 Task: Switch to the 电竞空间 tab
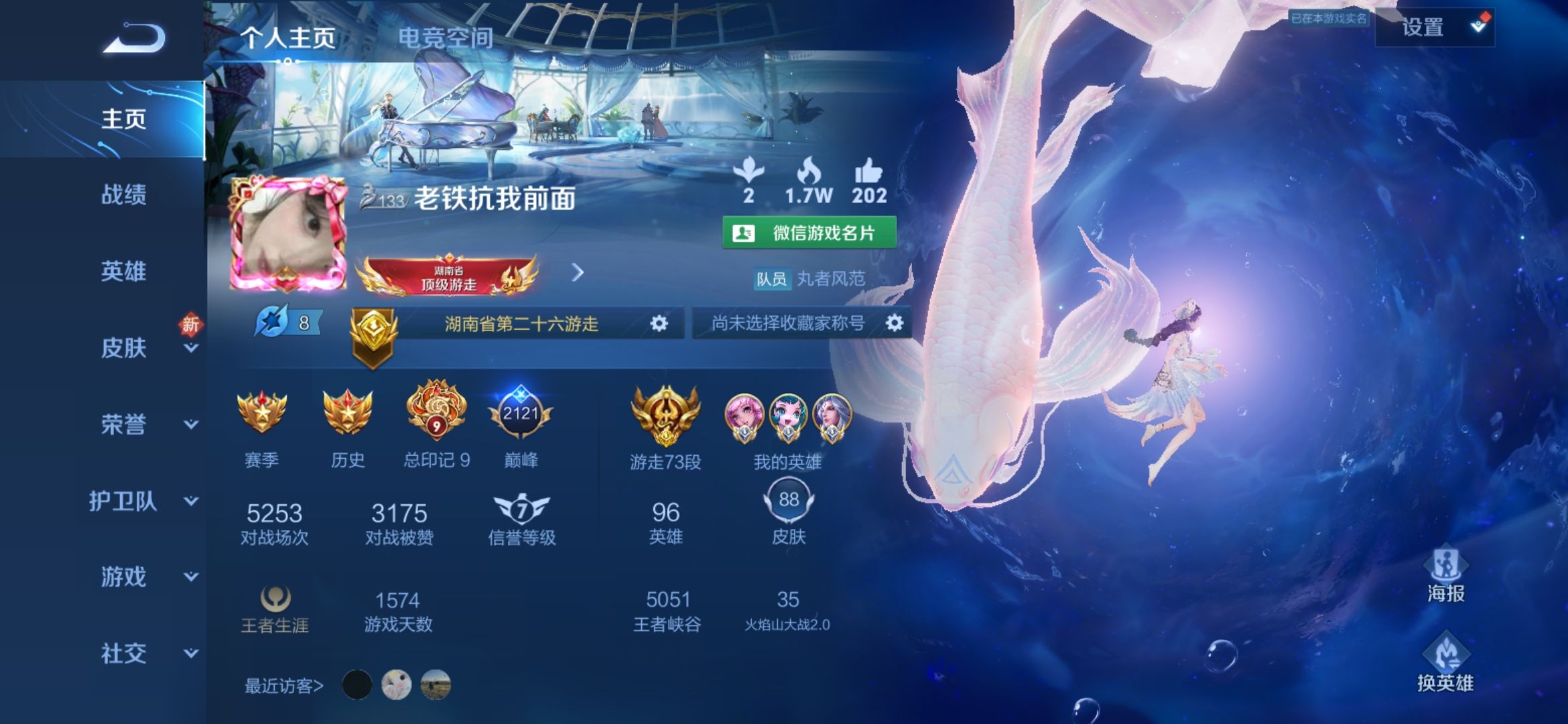(446, 38)
